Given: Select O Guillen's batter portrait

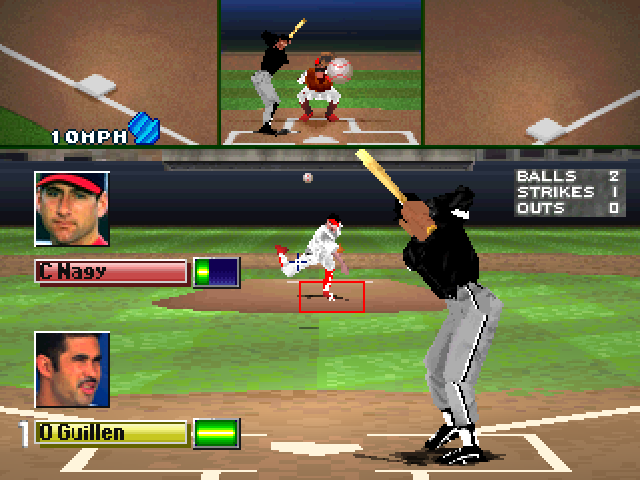Looking at the screenshot, I should [x=71, y=369].
